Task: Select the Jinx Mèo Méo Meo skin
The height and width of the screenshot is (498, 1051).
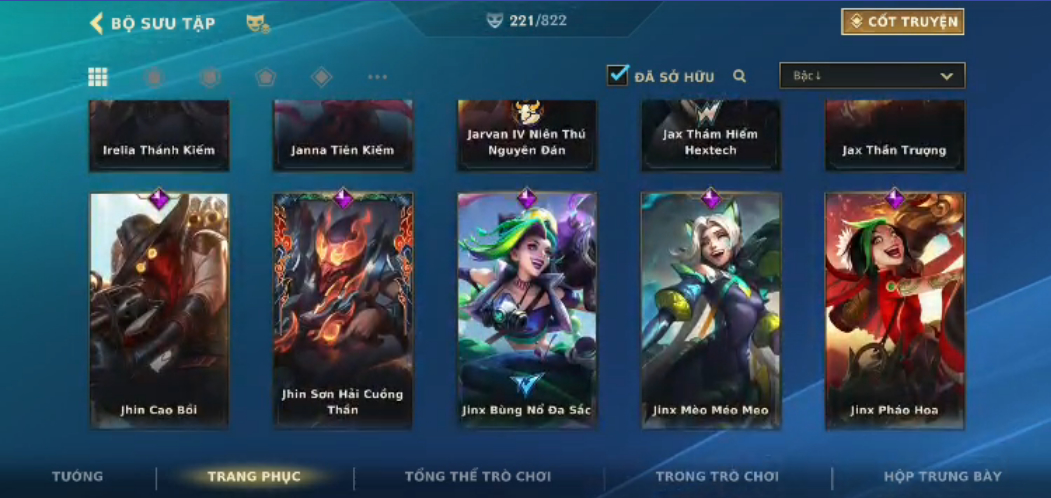Action: [x=711, y=310]
